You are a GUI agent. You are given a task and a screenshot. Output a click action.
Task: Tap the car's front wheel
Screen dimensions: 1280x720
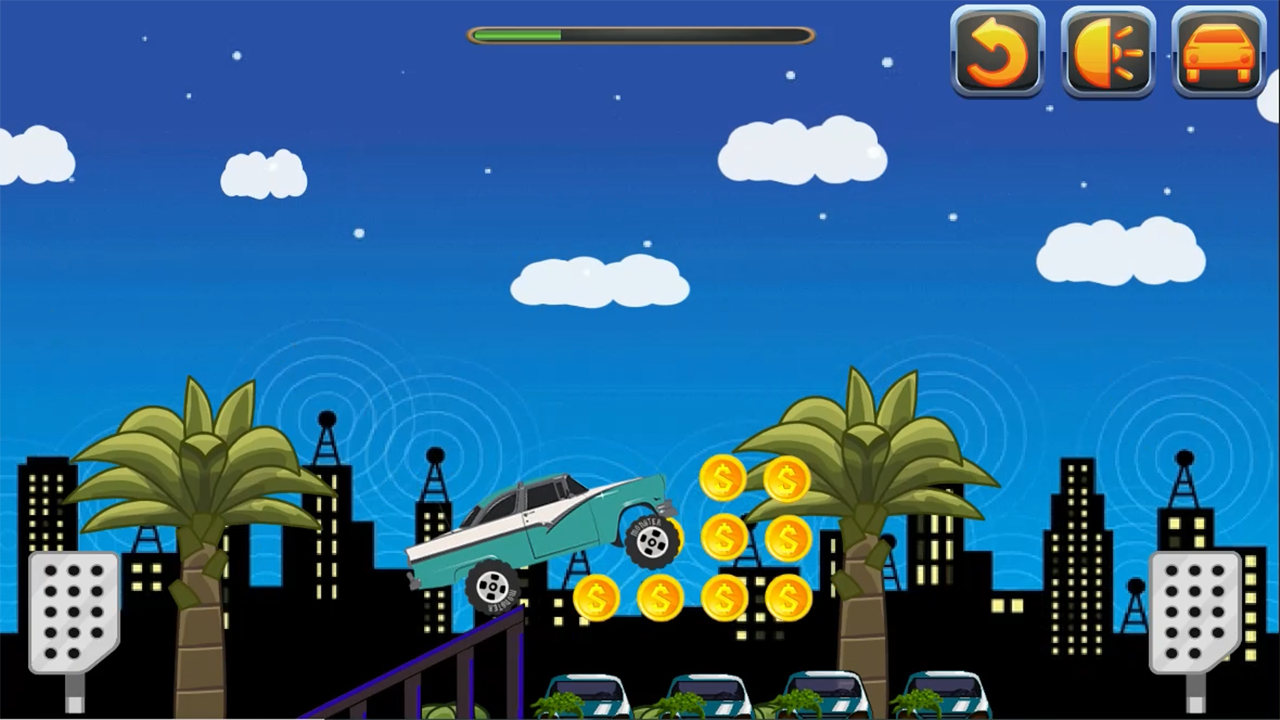[652, 540]
